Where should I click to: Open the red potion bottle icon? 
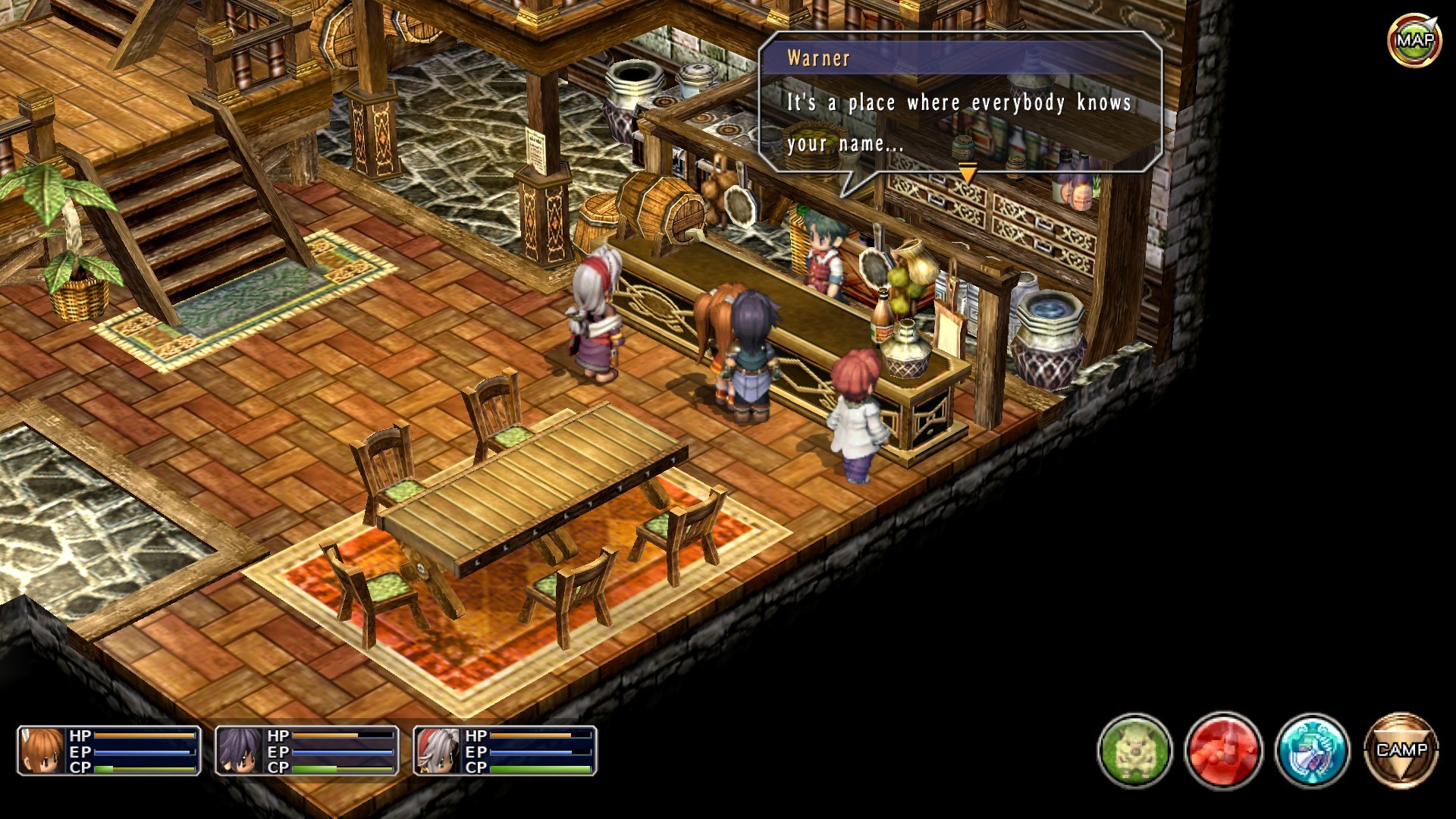tap(1223, 750)
